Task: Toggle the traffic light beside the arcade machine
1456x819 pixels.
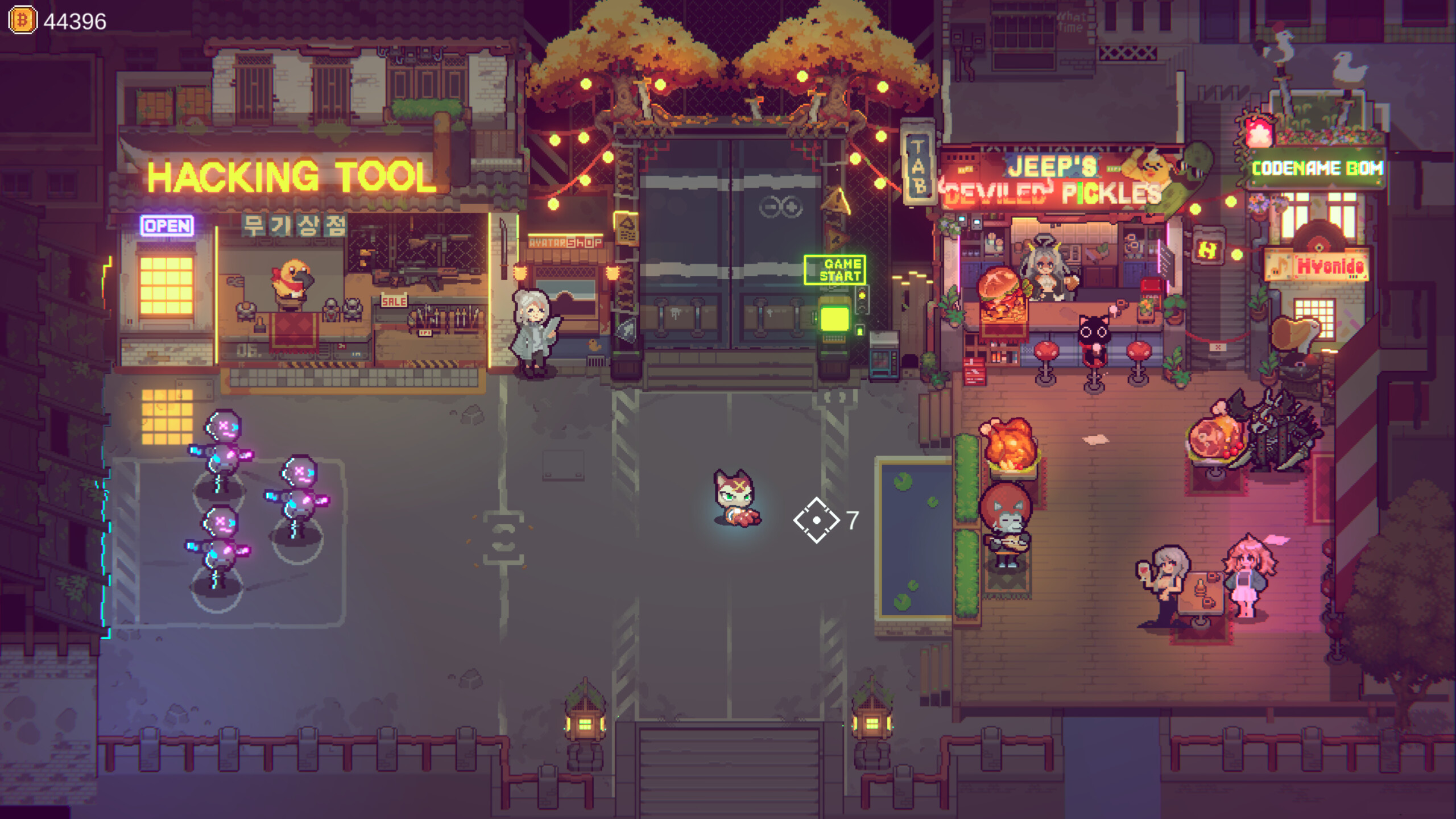Action: (862, 300)
